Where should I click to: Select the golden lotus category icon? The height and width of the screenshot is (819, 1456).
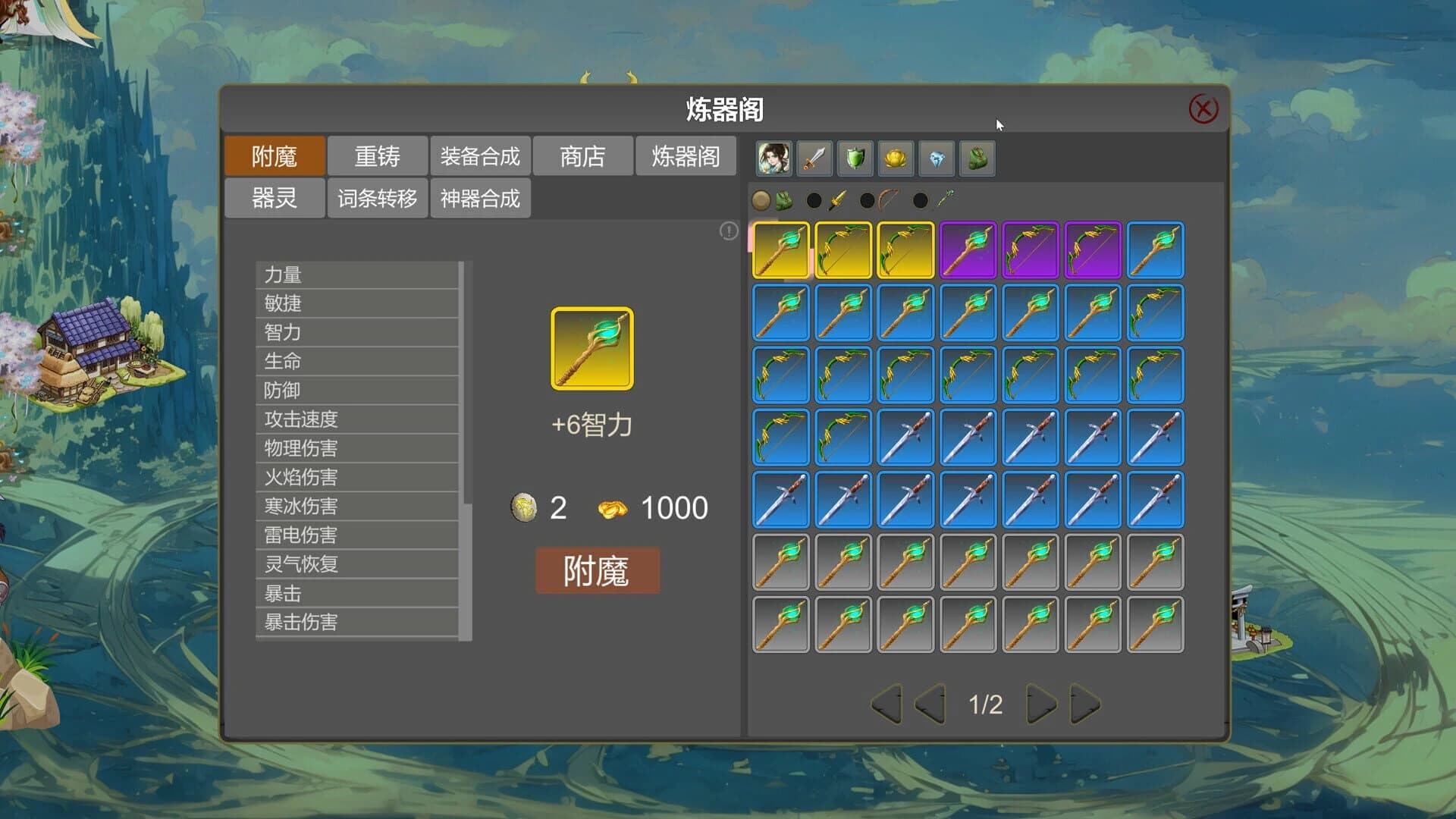pos(896,157)
